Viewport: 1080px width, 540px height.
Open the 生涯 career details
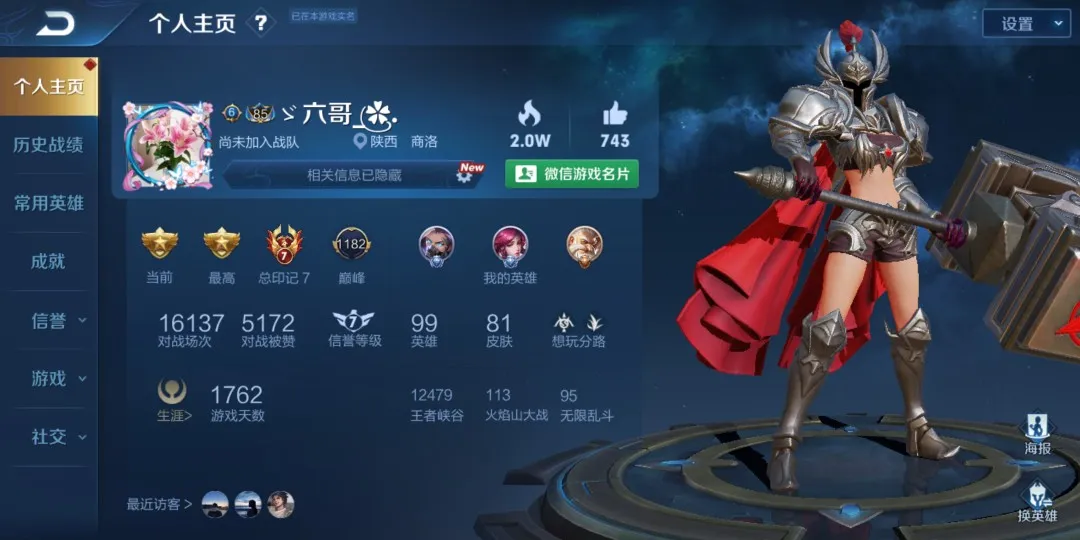173,400
